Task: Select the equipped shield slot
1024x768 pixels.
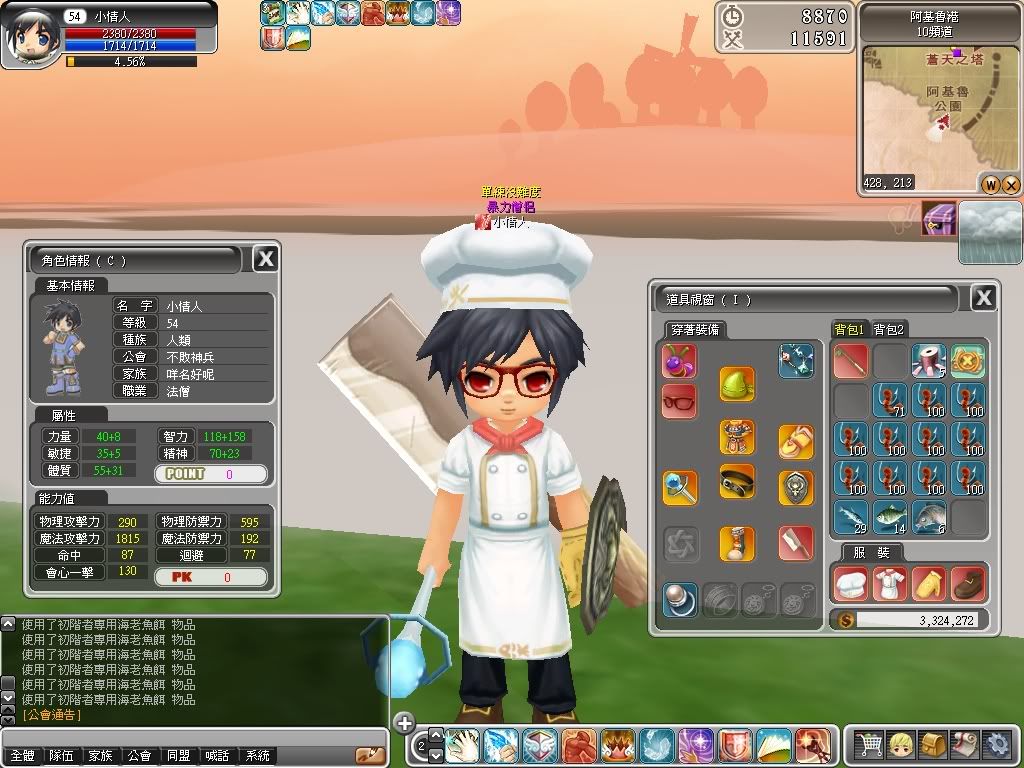Action: click(x=796, y=487)
